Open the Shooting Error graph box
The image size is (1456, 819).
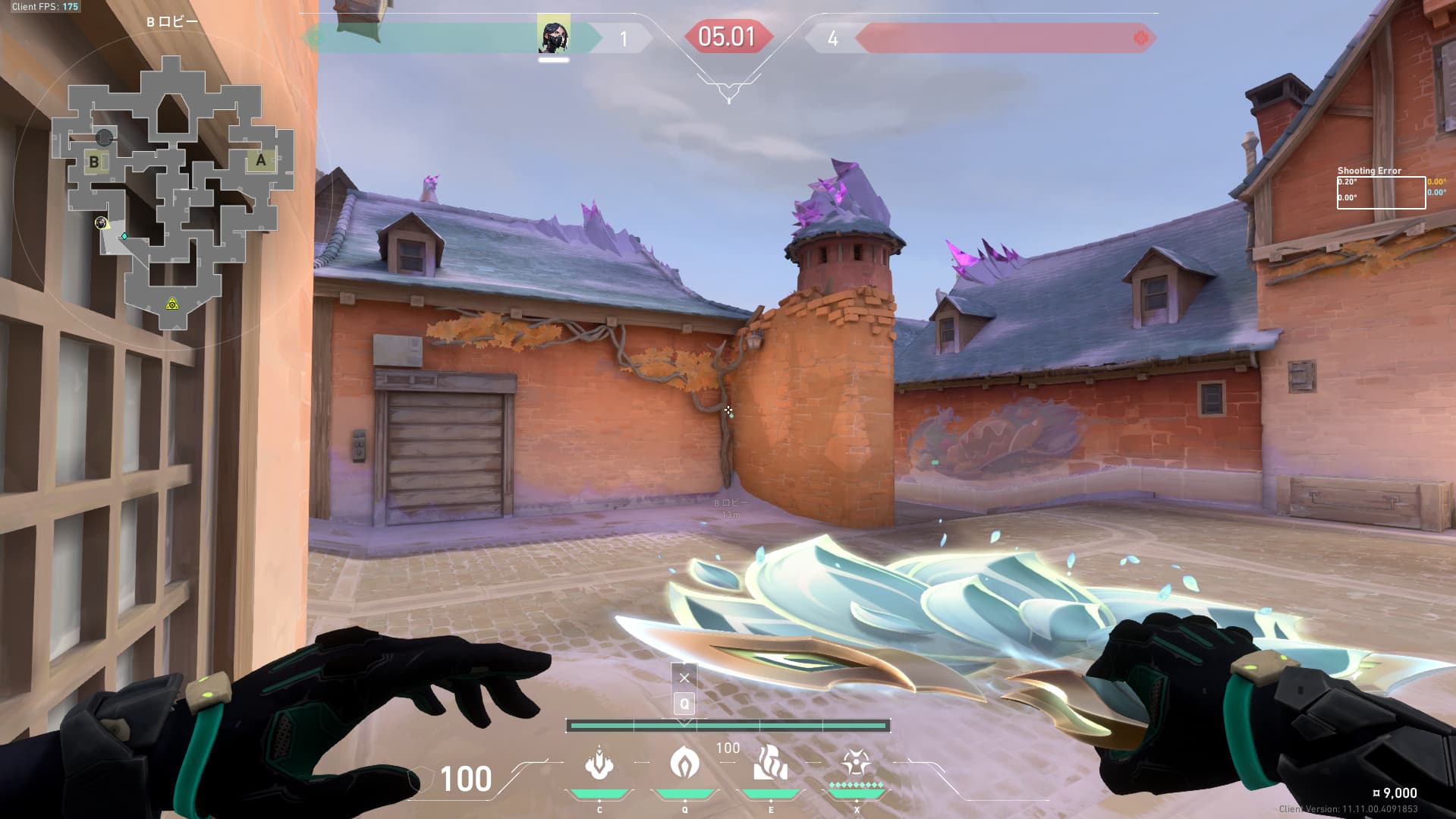(x=1380, y=193)
